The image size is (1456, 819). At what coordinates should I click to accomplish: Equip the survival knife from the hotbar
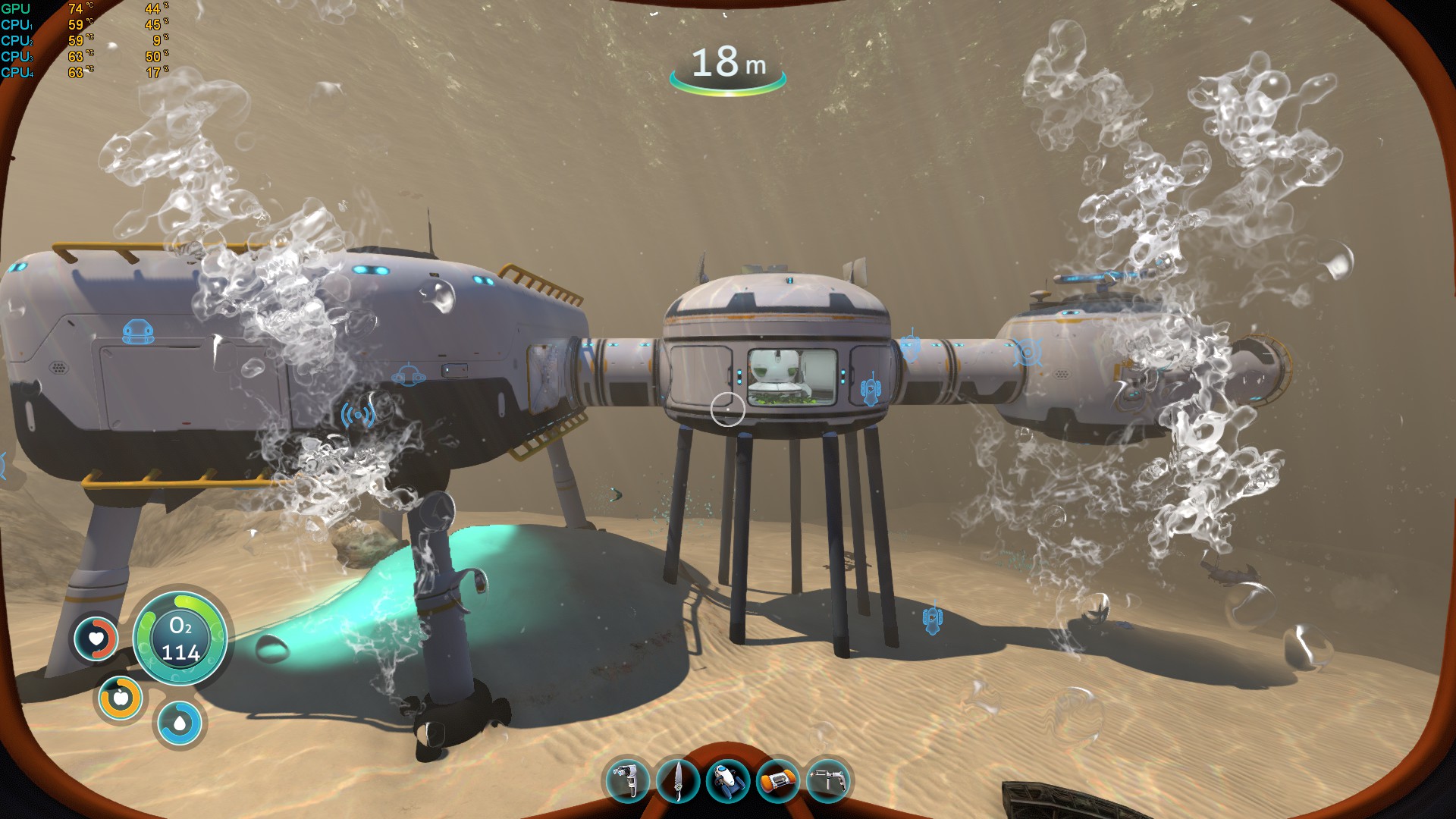click(x=677, y=780)
